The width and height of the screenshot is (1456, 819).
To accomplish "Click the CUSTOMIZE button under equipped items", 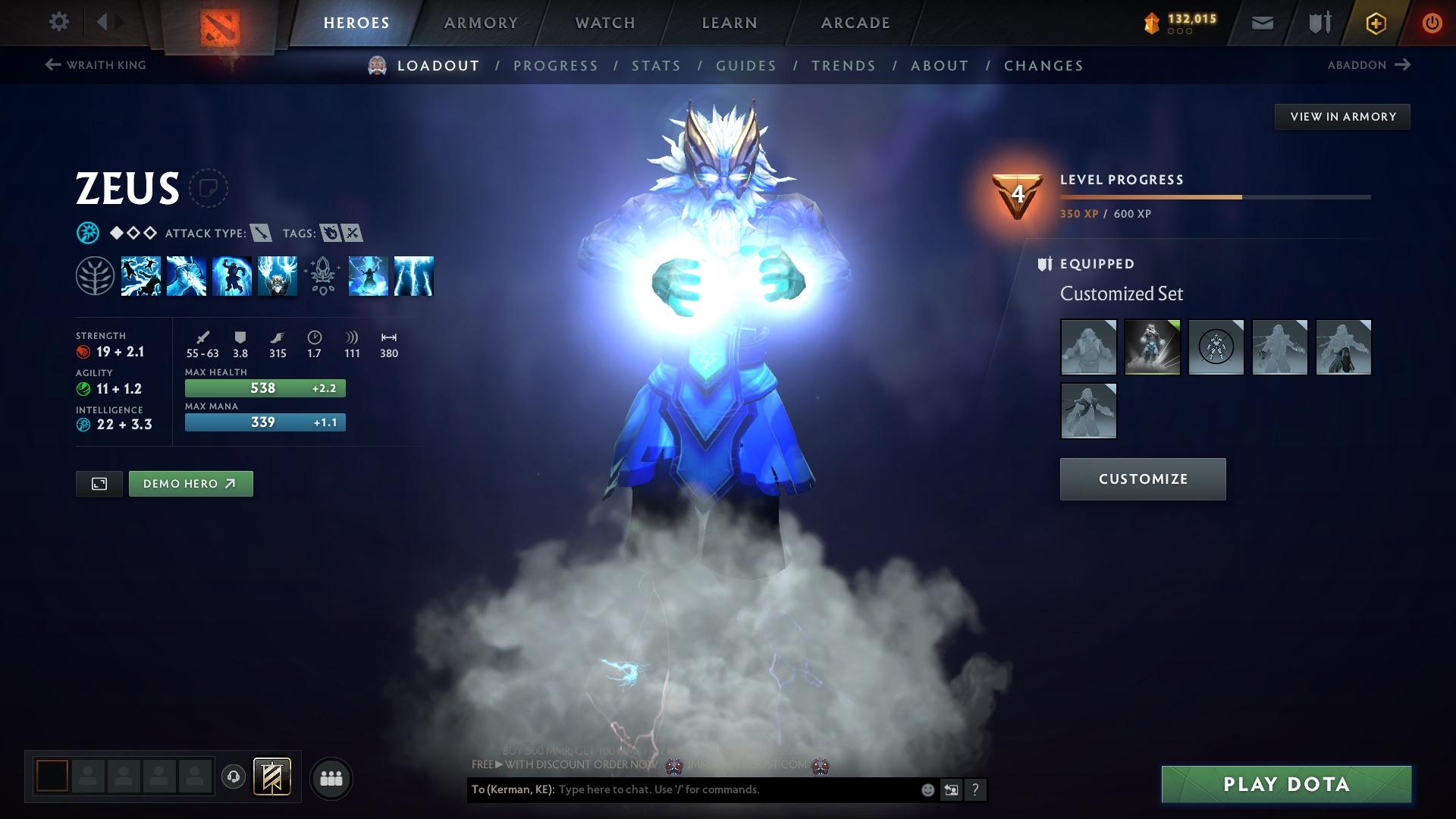I will tap(1142, 479).
